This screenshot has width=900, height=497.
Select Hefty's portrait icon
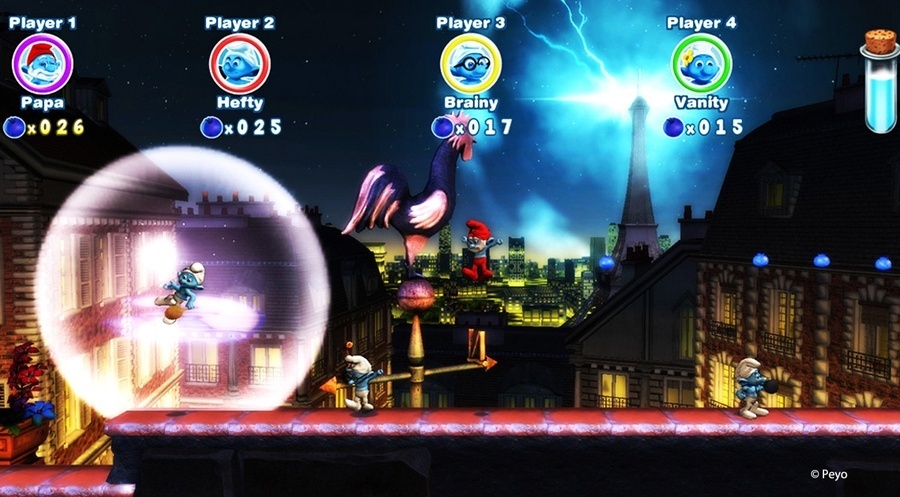point(239,64)
